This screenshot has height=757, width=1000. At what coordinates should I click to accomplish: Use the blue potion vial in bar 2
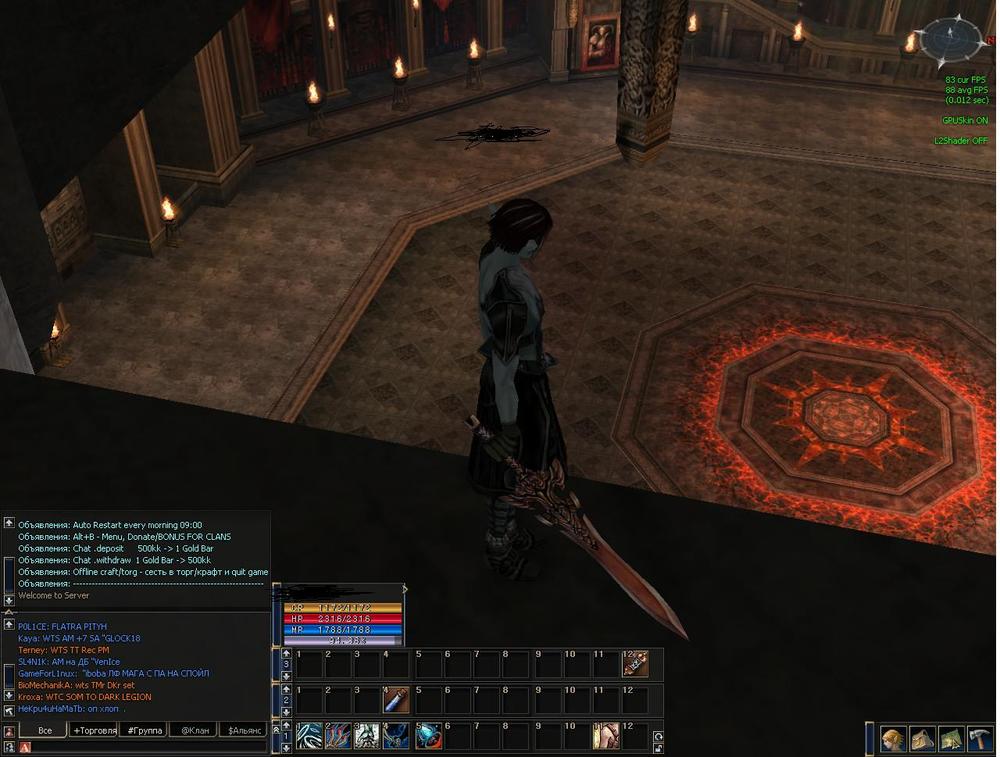(x=397, y=701)
